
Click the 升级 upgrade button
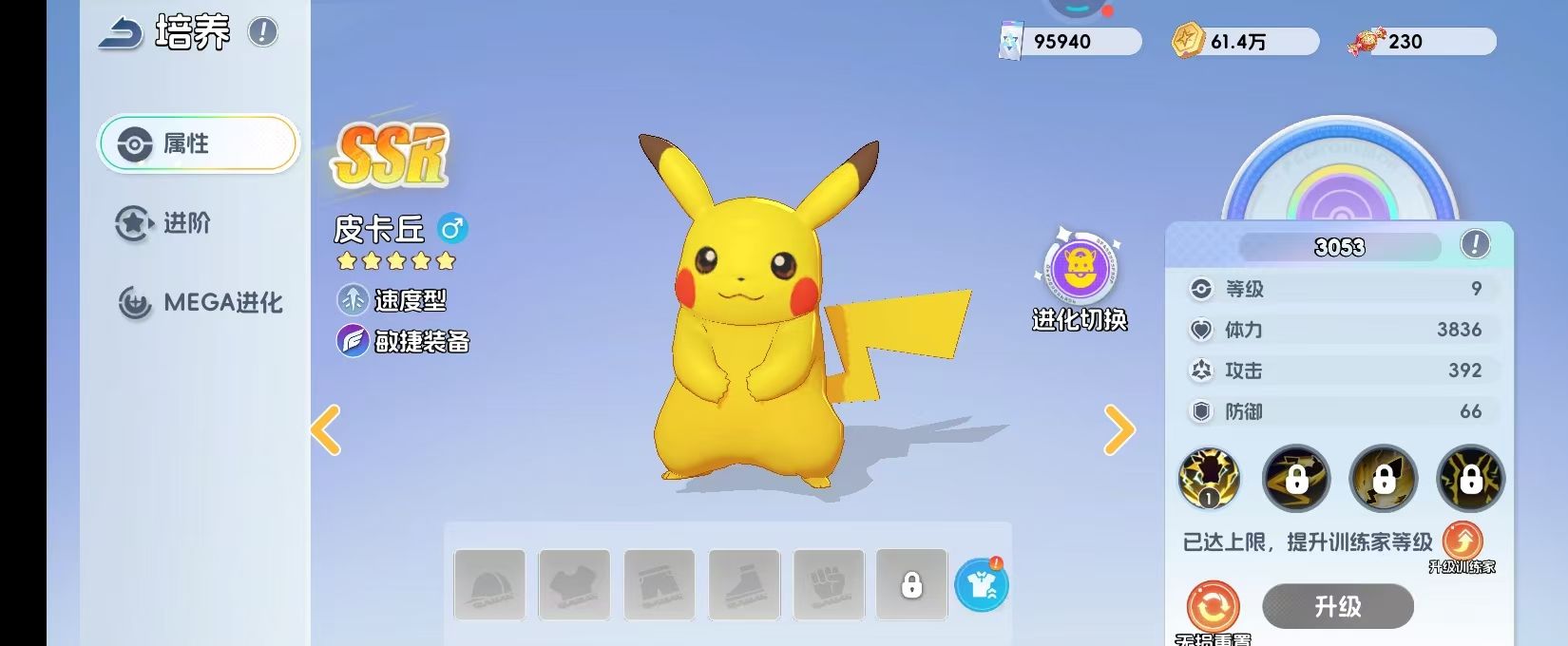point(1337,606)
